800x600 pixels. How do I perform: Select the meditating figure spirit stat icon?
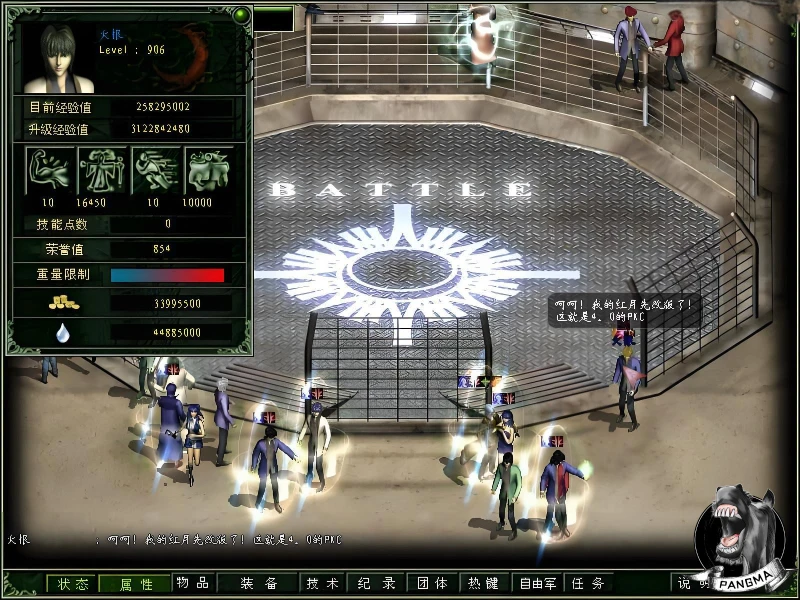102,170
